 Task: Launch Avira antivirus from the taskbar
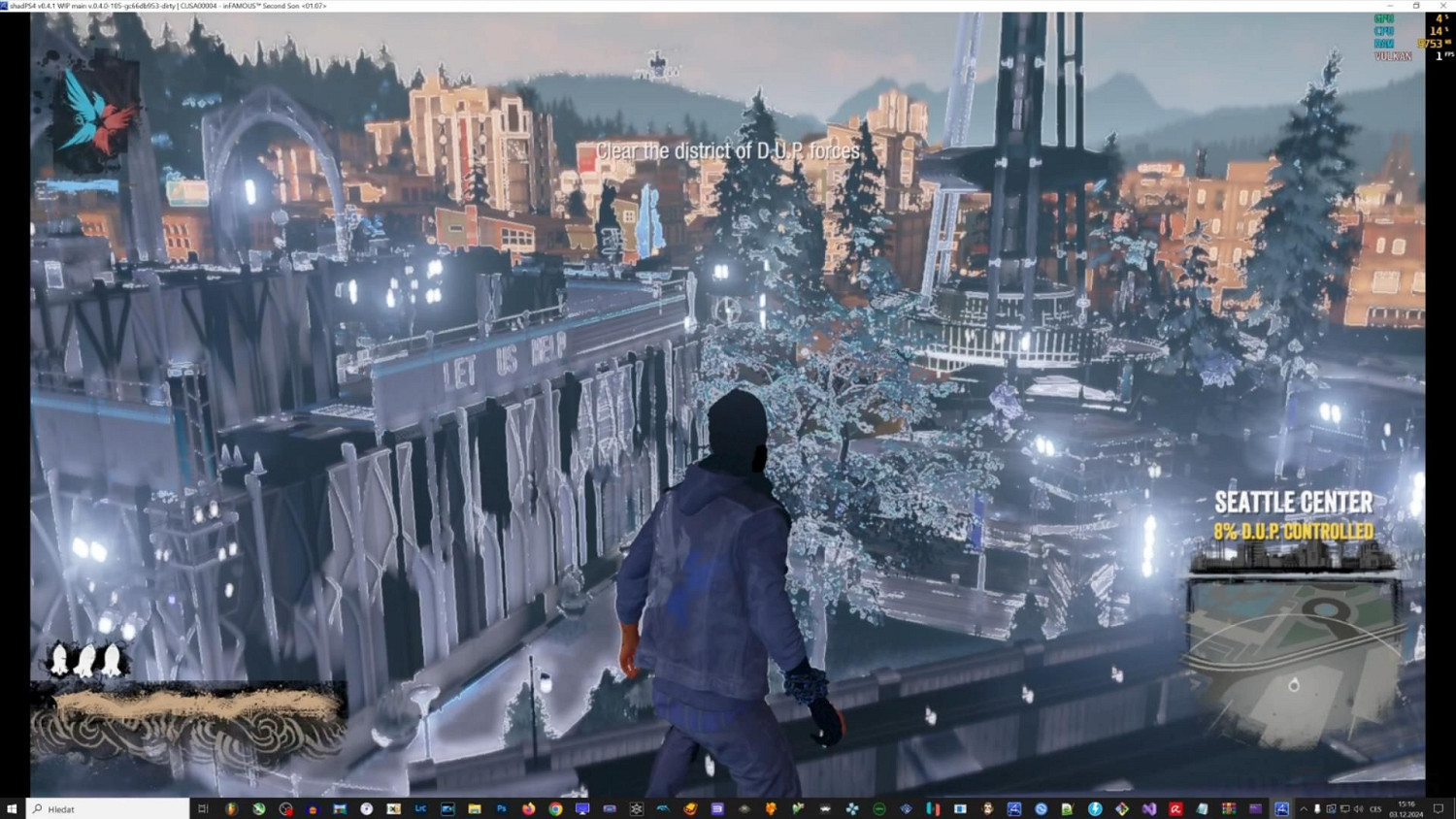[1175, 808]
